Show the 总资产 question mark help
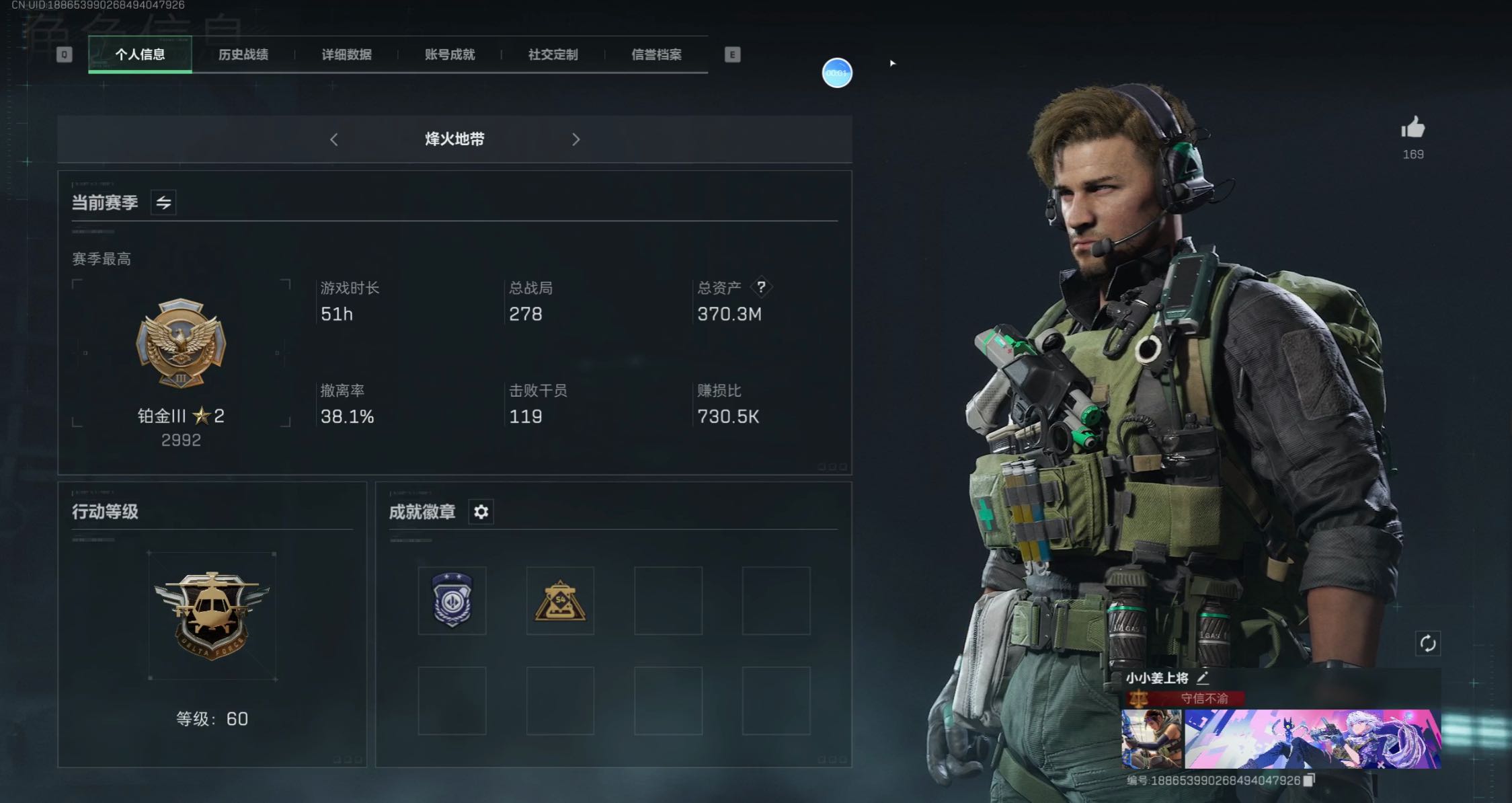This screenshot has width=1512, height=803. pos(760,287)
